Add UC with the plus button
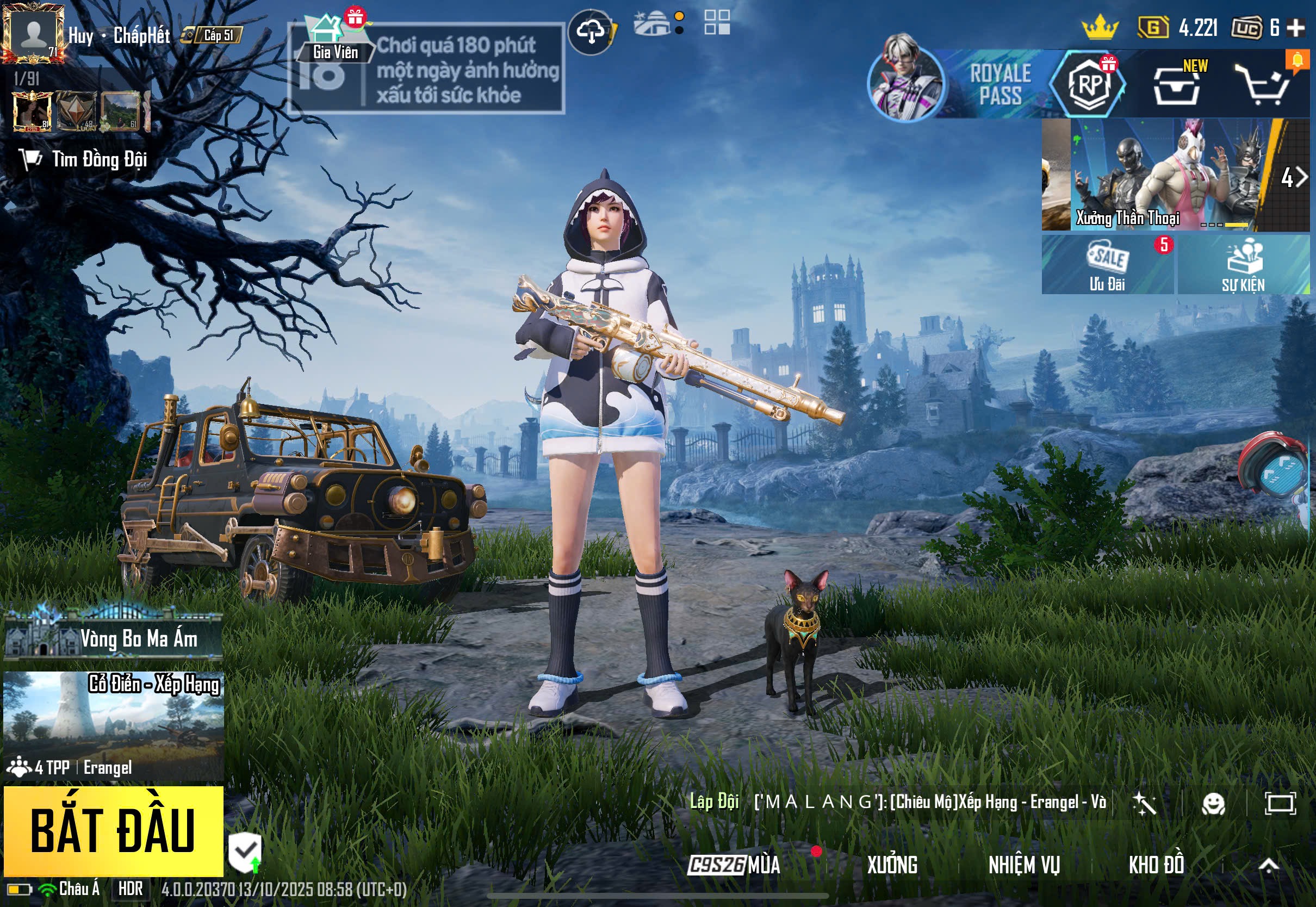The image size is (1316, 907). [x=1295, y=27]
